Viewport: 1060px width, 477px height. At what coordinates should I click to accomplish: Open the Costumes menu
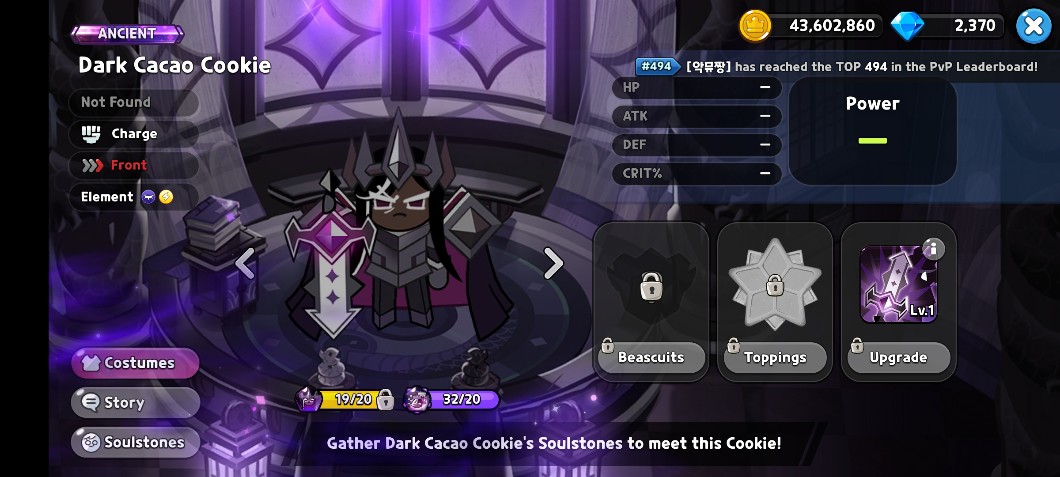pos(135,363)
